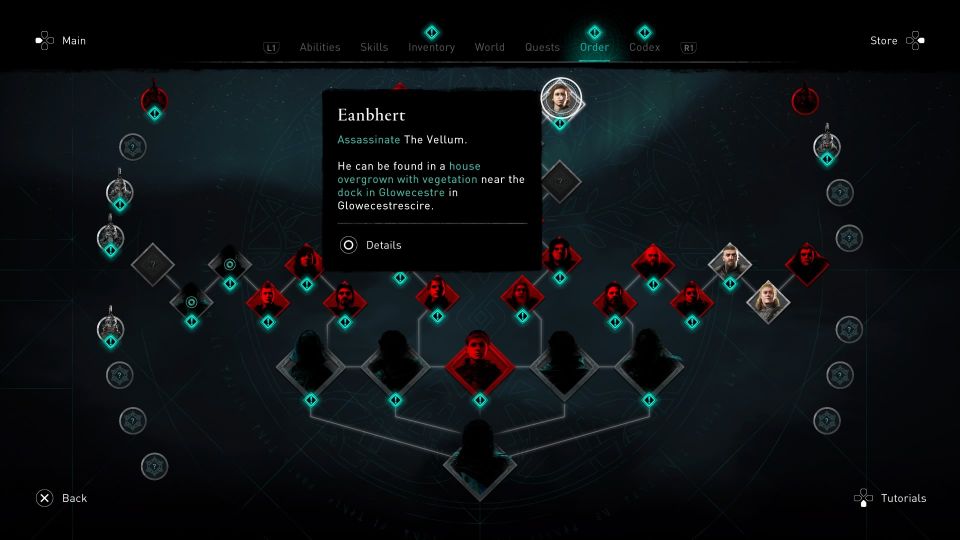Open the Skills tab

click(374, 47)
